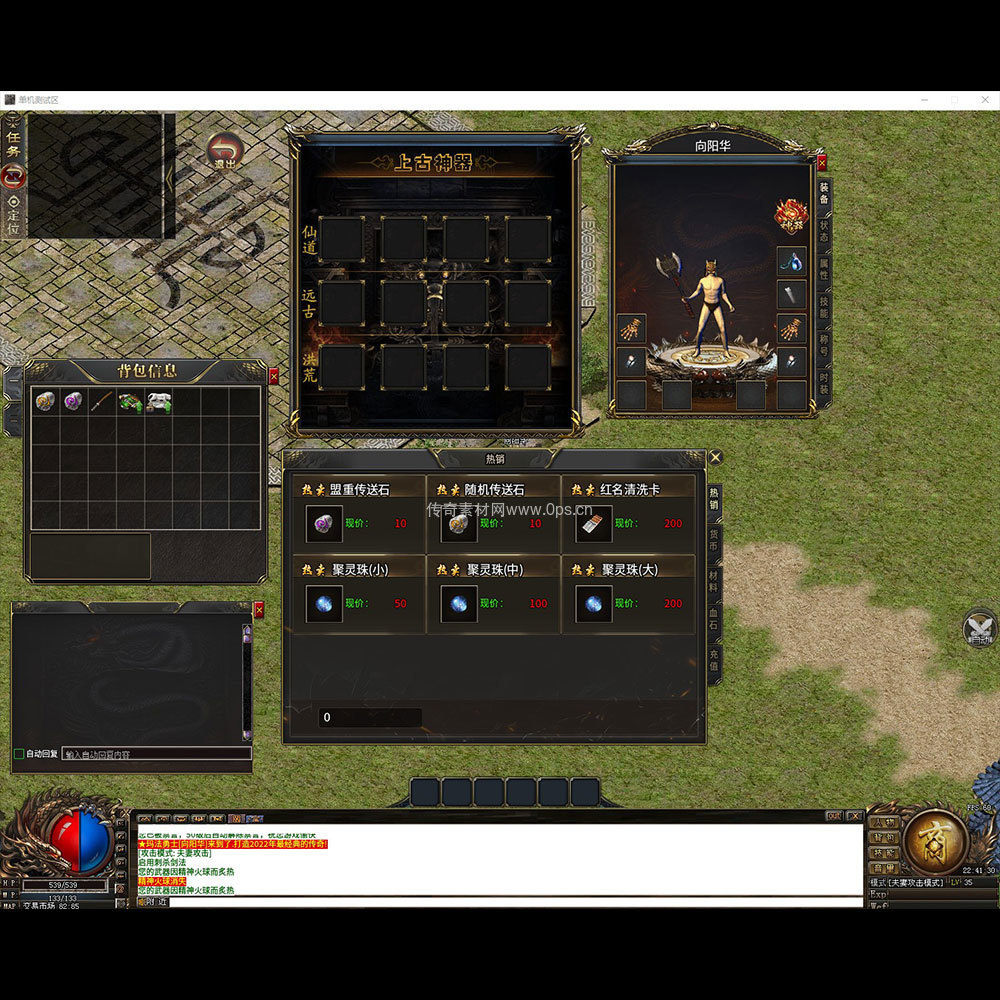Close the 热销 shop window
The height and width of the screenshot is (1000, 1000).
pyautogui.click(x=715, y=458)
